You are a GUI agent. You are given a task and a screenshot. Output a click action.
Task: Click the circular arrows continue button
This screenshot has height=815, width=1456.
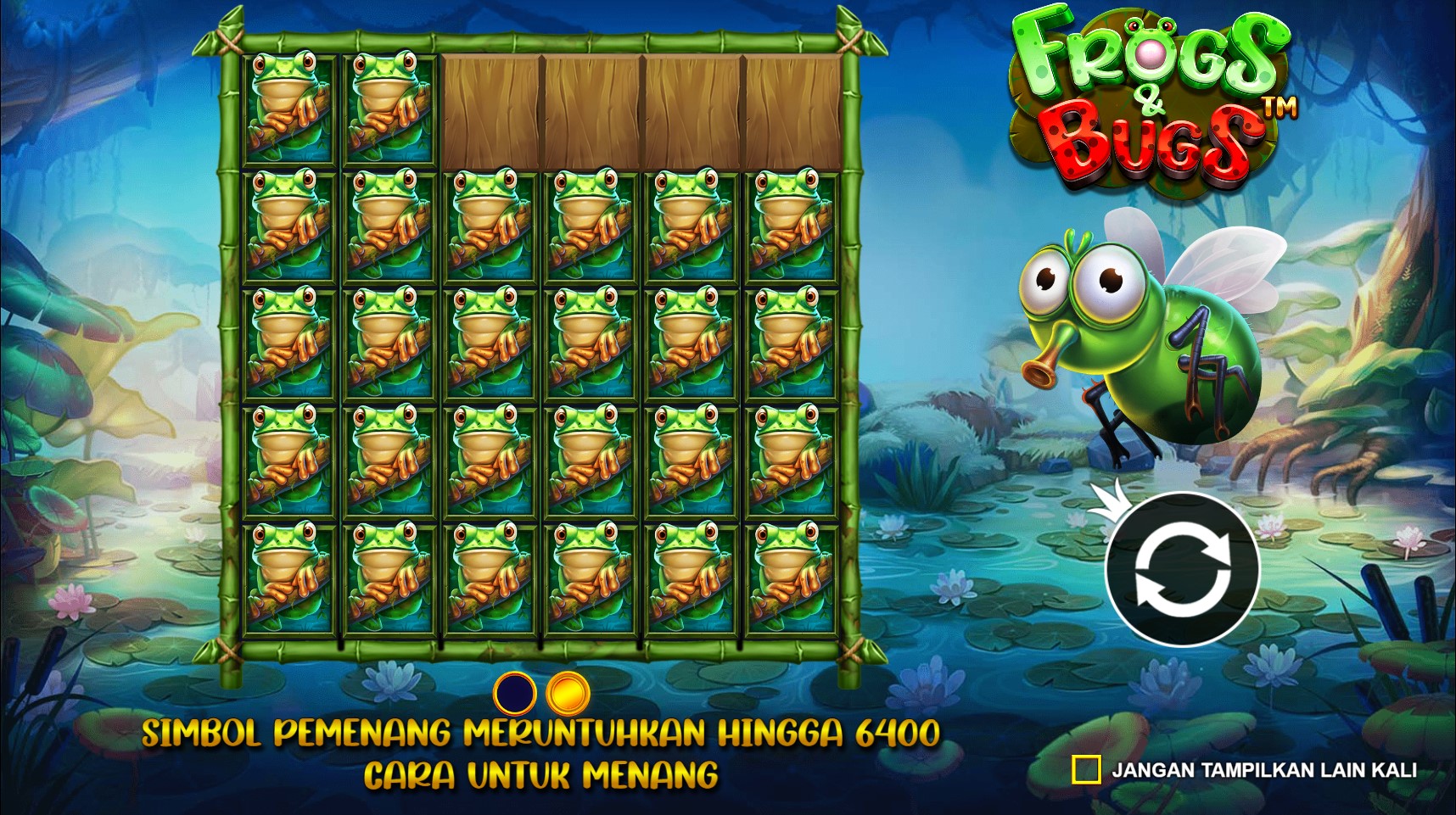[x=1183, y=569]
